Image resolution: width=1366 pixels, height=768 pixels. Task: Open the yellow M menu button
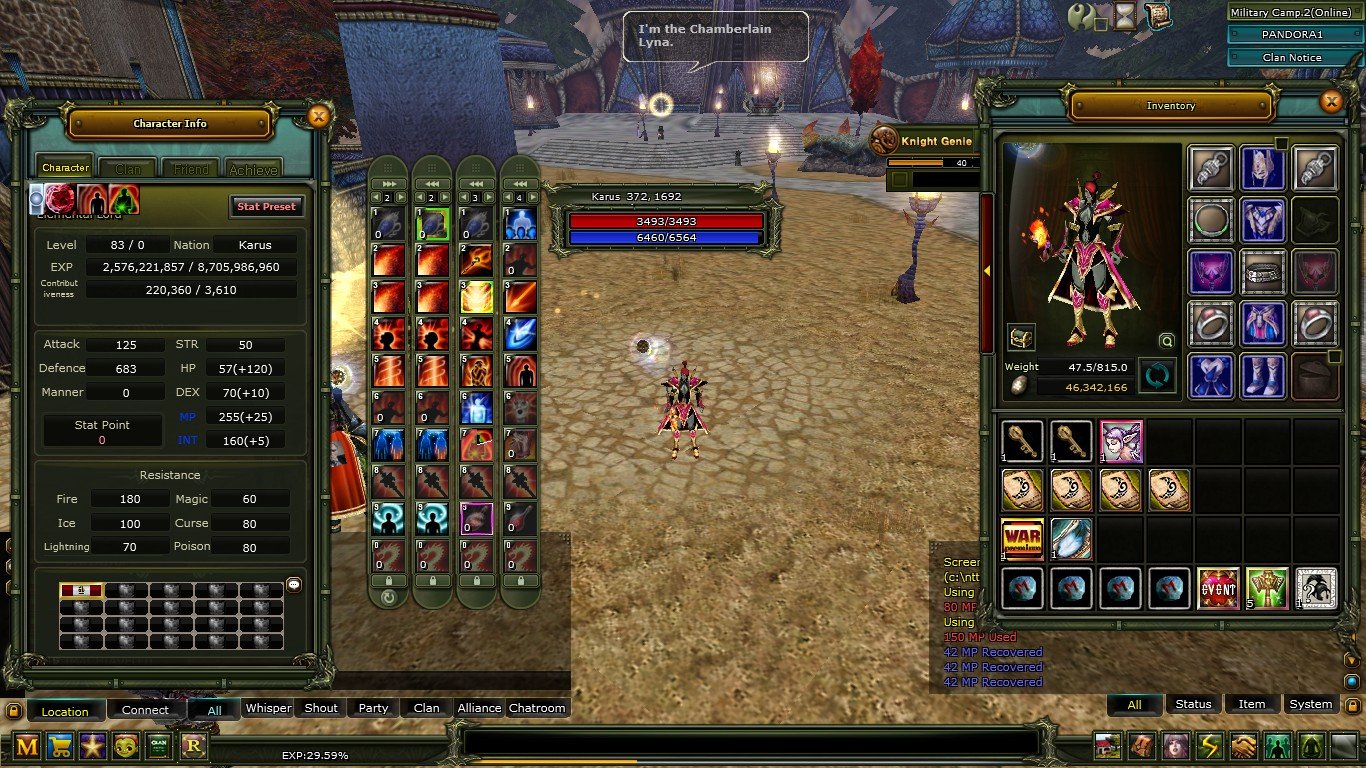(27, 745)
